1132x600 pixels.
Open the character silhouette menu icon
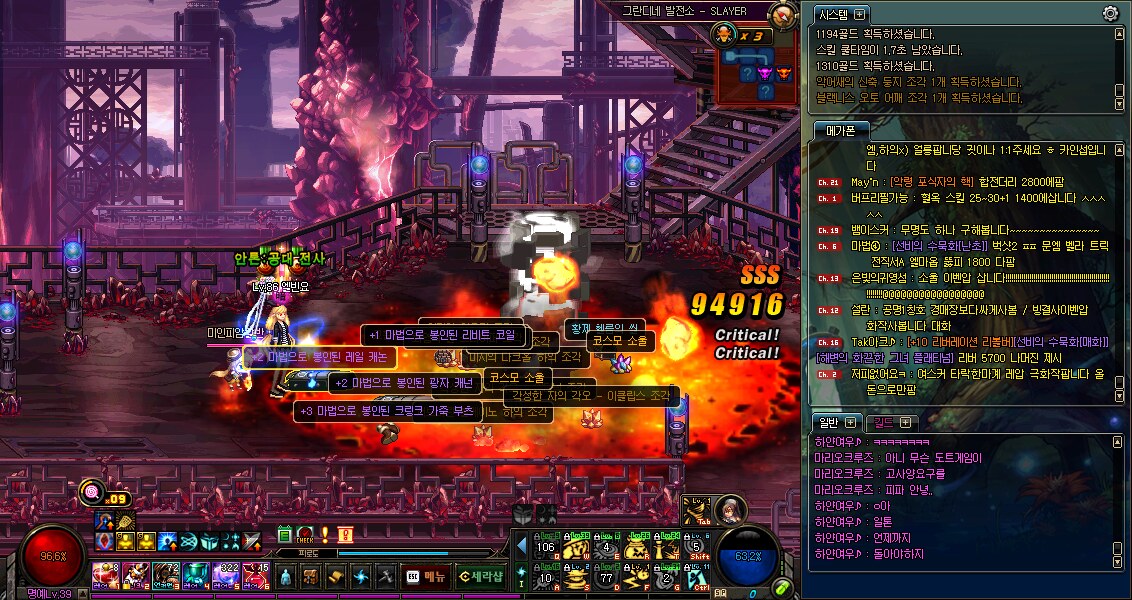pos(286,576)
